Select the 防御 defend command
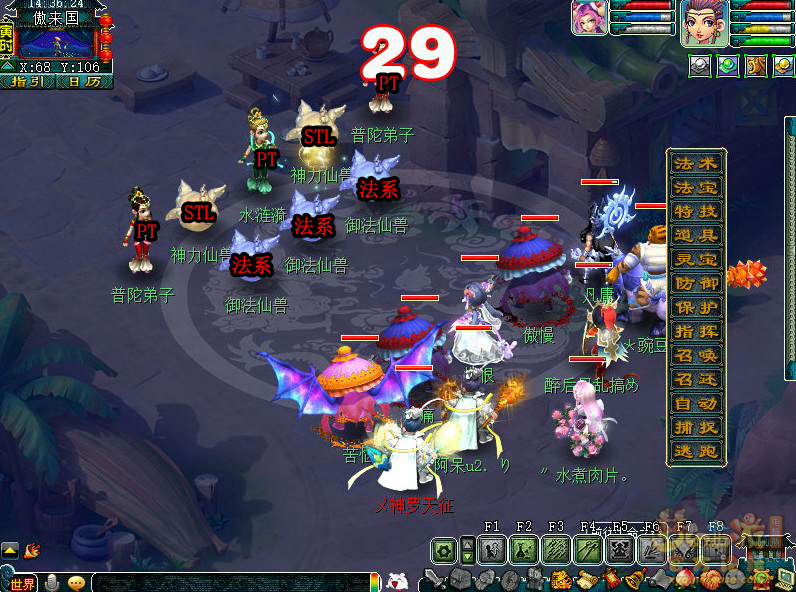The image size is (796, 592). (696, 283)
